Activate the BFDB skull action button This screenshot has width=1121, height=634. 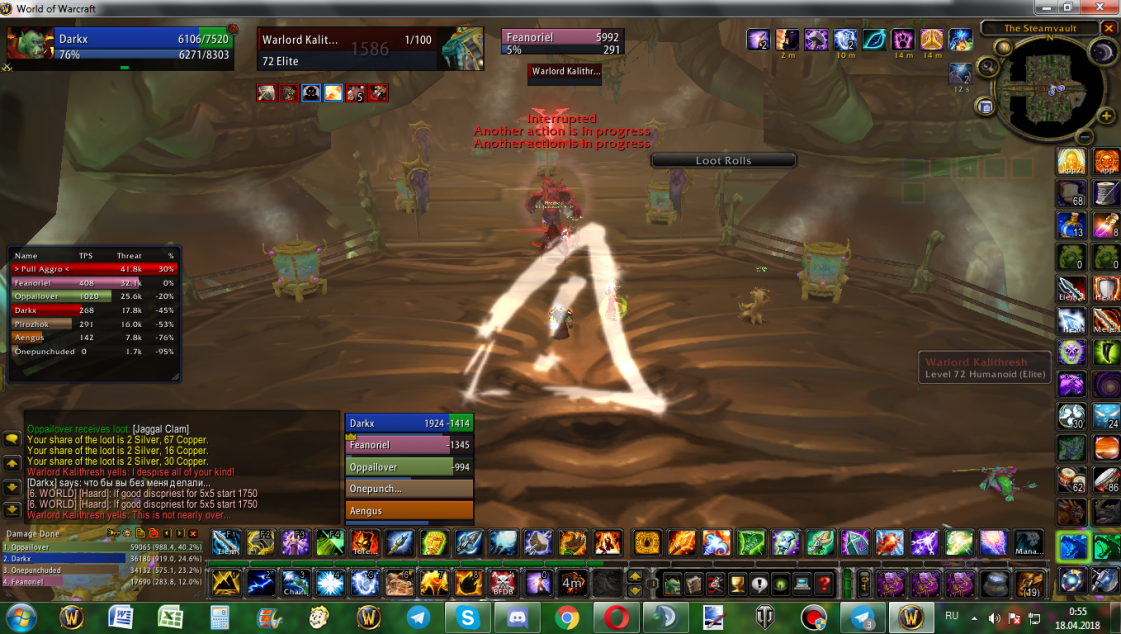click(503, 582)
